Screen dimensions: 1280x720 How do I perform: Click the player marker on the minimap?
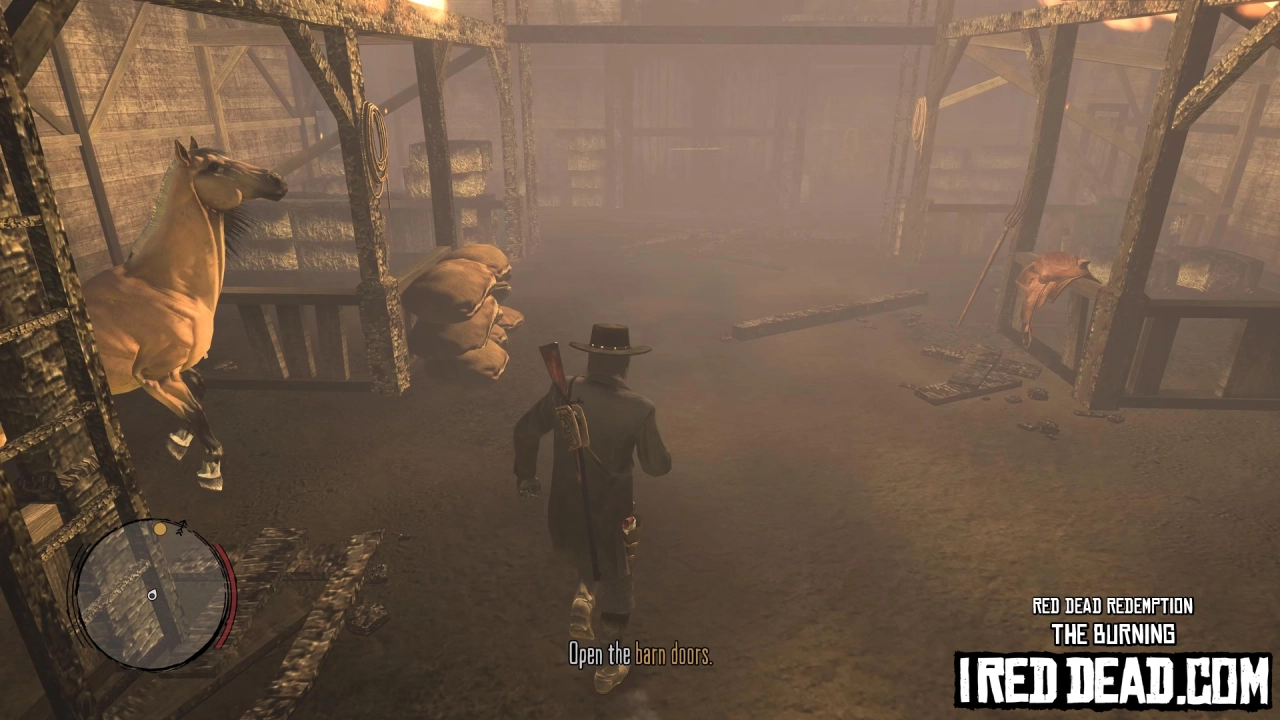pos(152,596)
